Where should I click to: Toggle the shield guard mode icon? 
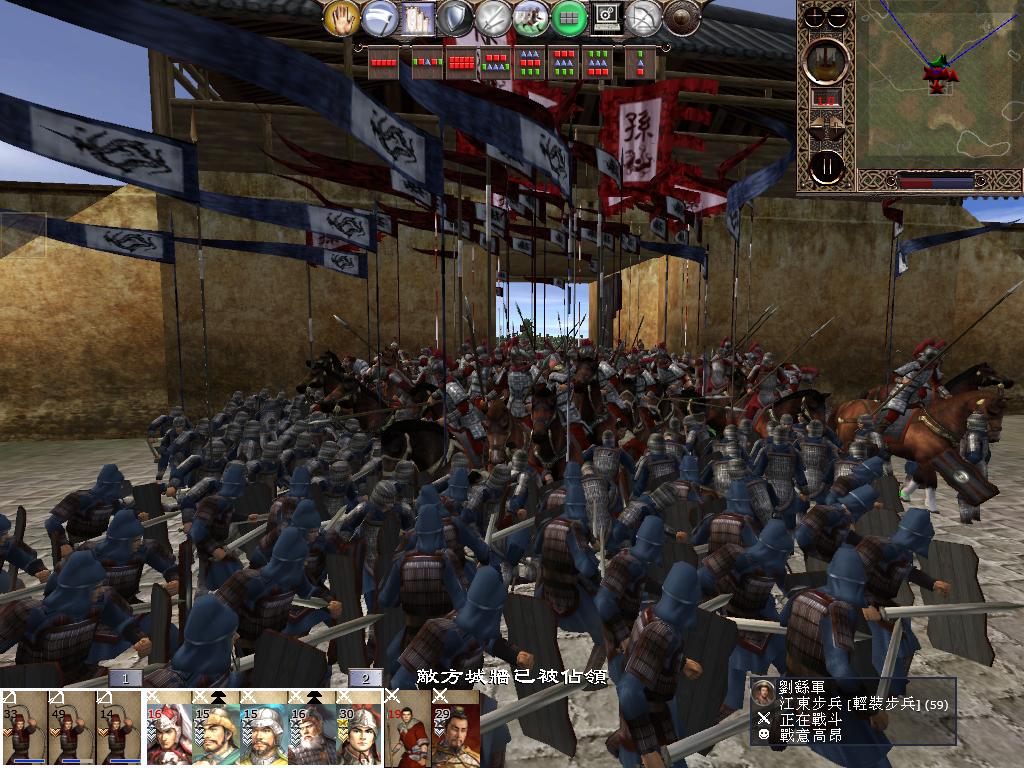point(455,17)
